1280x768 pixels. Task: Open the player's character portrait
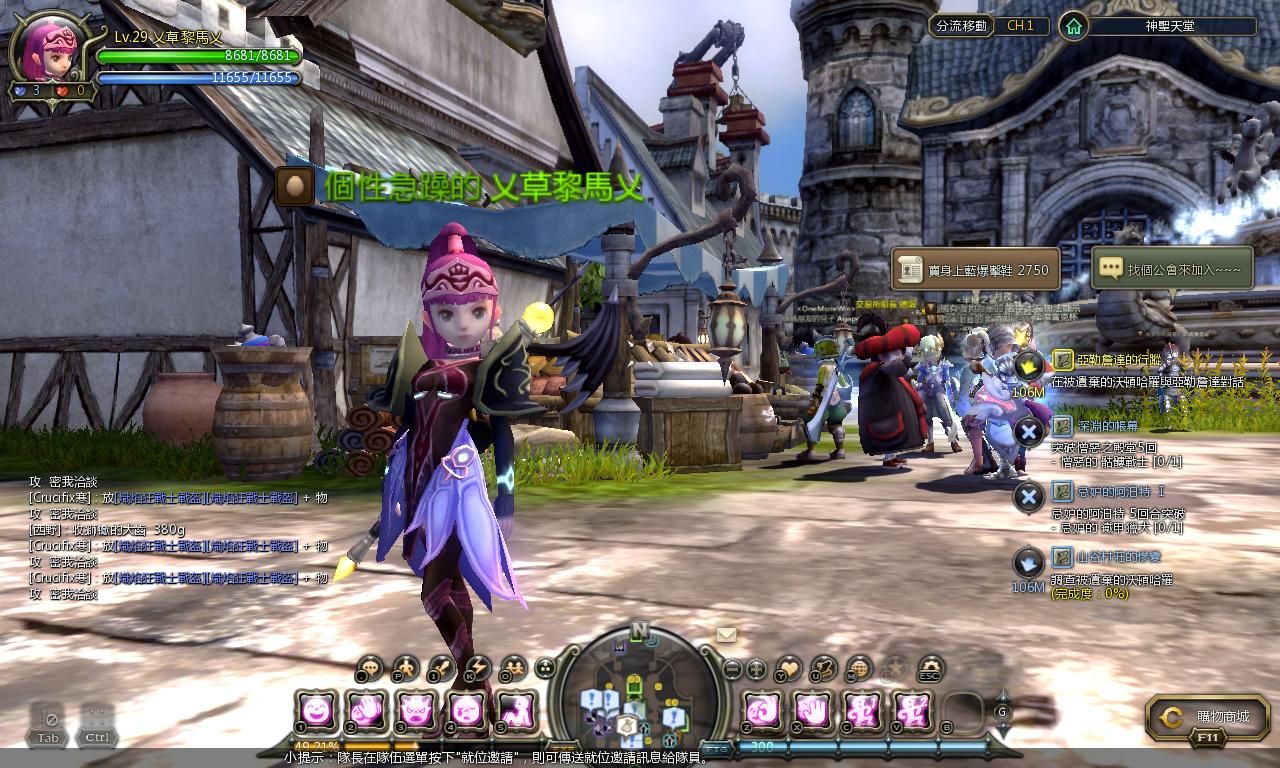50,52
